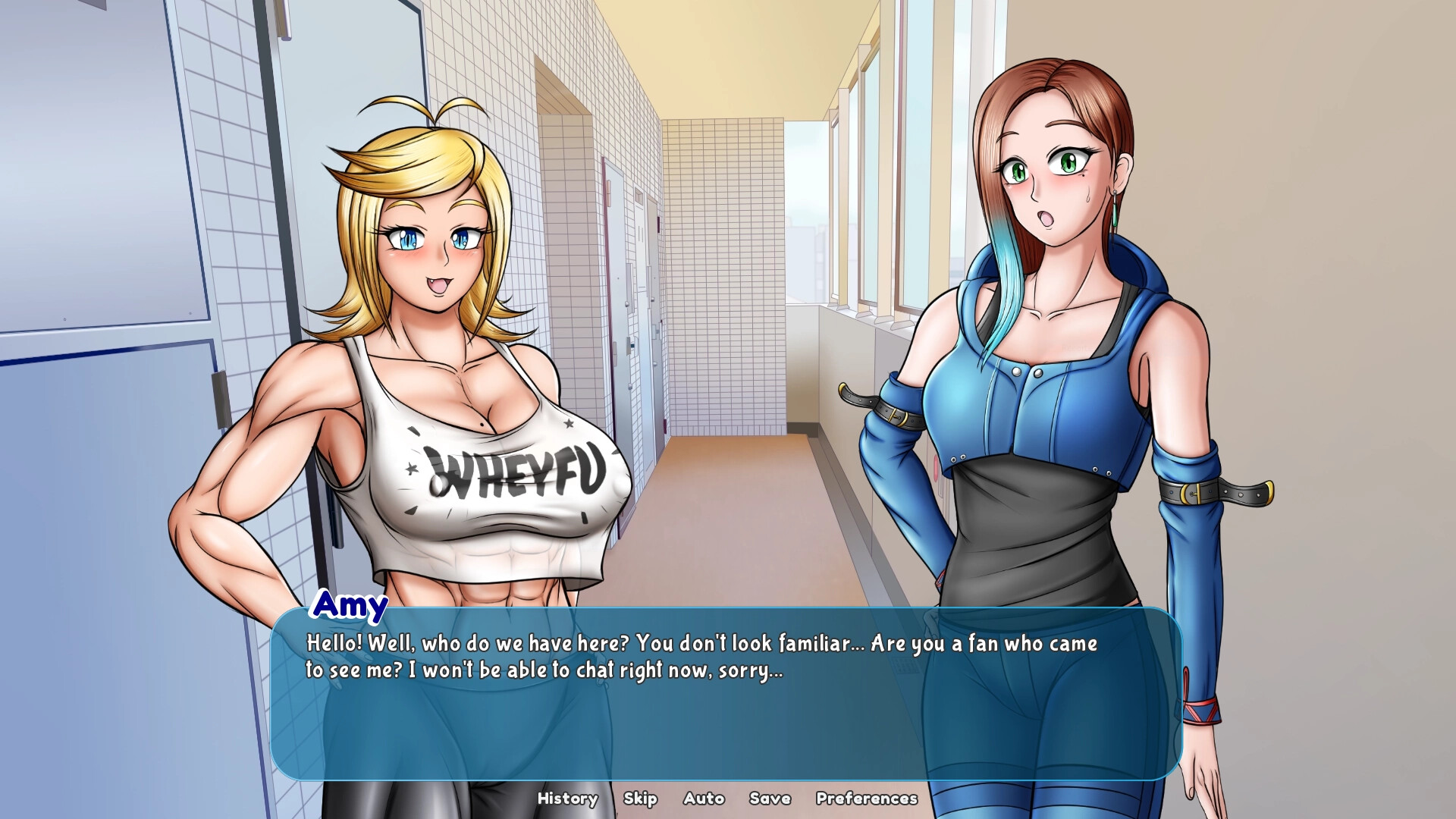
Task: Click the Skip option in the quick menu
Action: 641,799
